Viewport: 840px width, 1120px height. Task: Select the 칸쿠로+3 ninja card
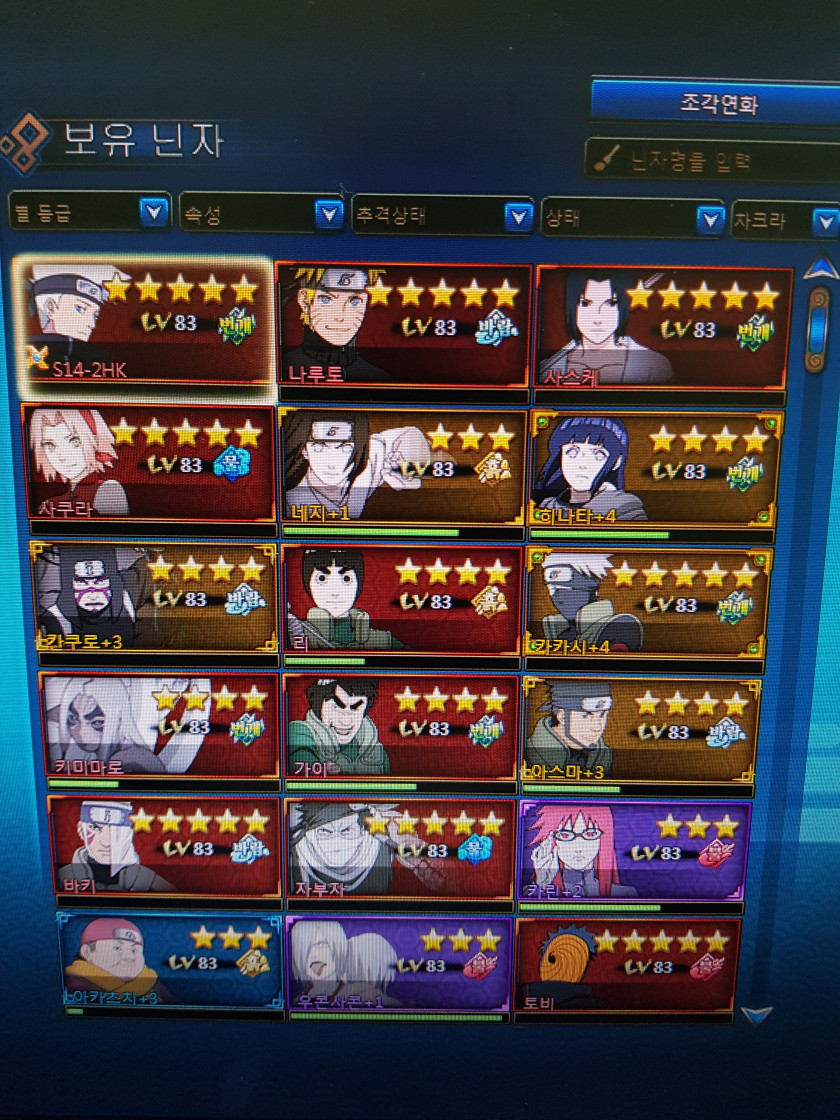point(154,598)
